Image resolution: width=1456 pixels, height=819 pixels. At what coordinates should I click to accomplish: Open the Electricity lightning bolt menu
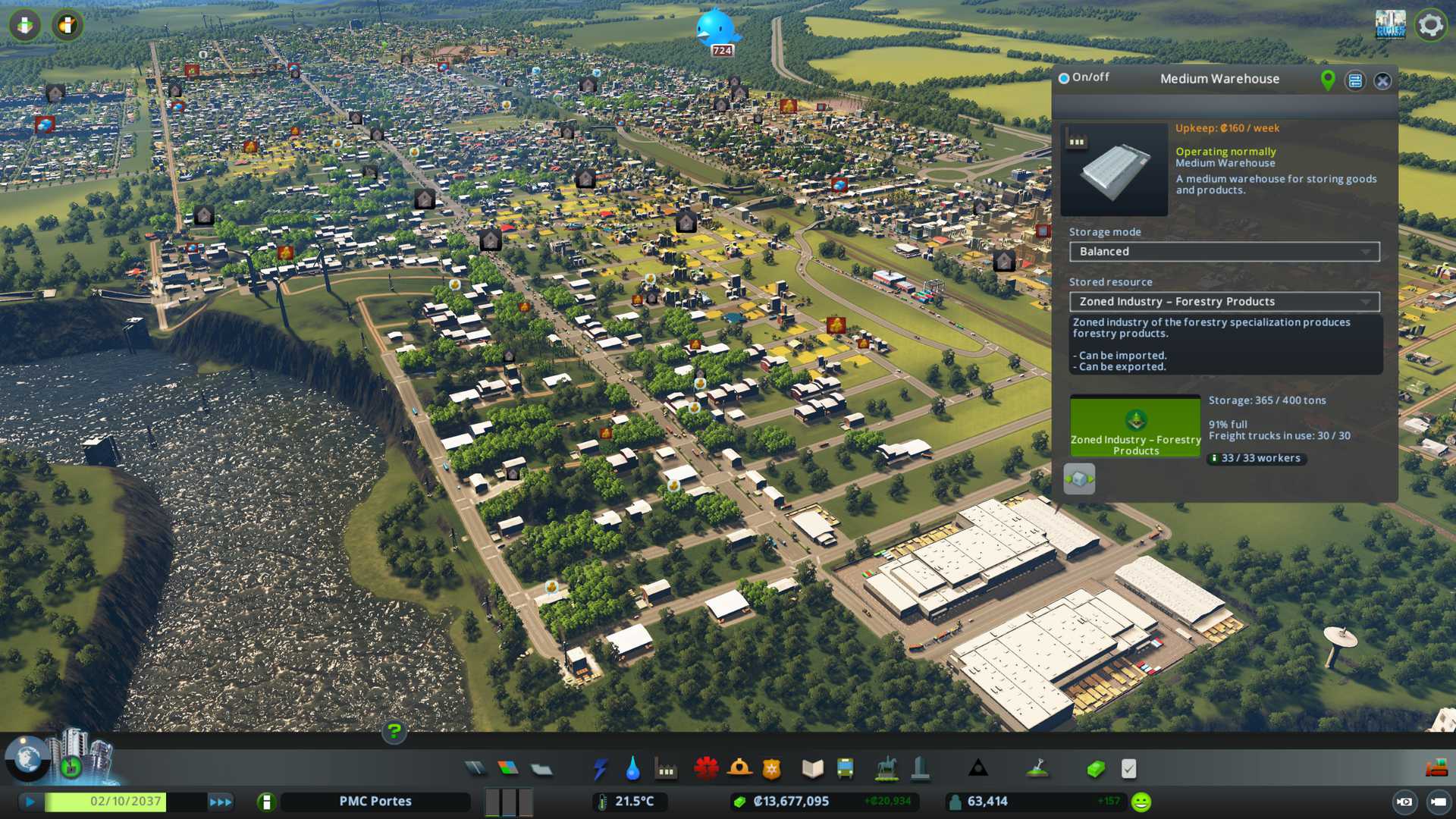pos(600,769)
